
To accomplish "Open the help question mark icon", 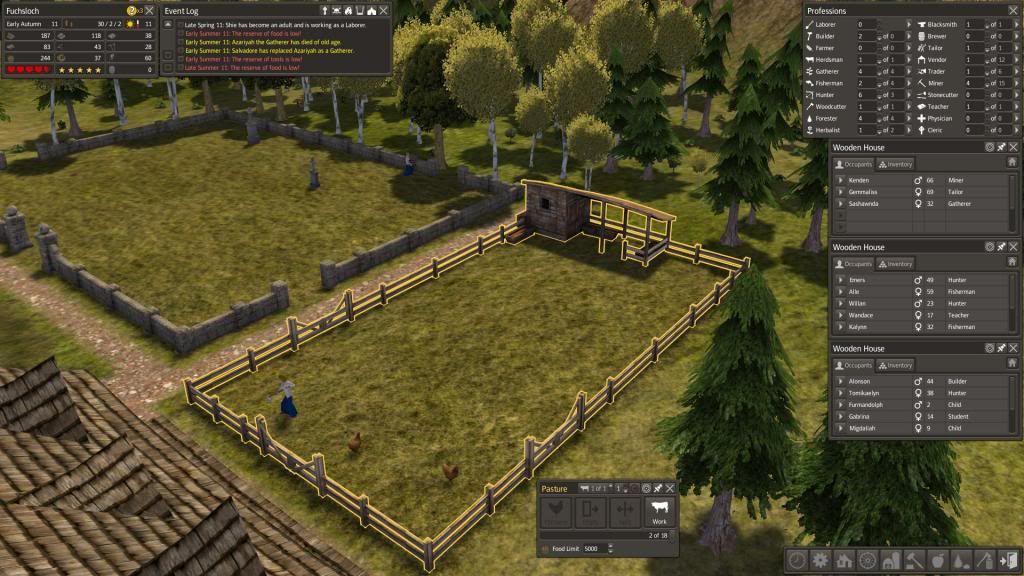I will point(132,10).
